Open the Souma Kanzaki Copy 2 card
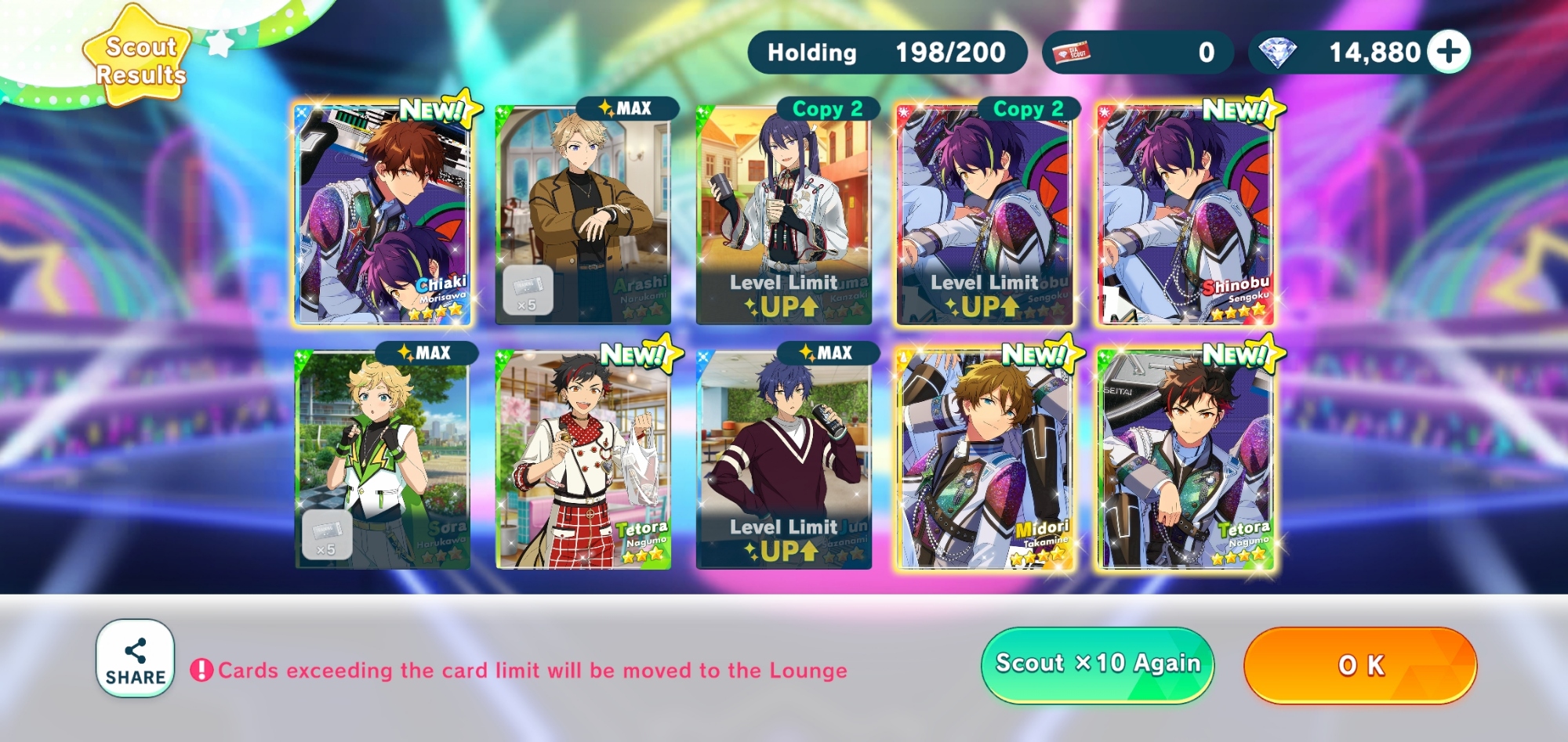The image size is (1568, 742). click(x=784, y=214)
